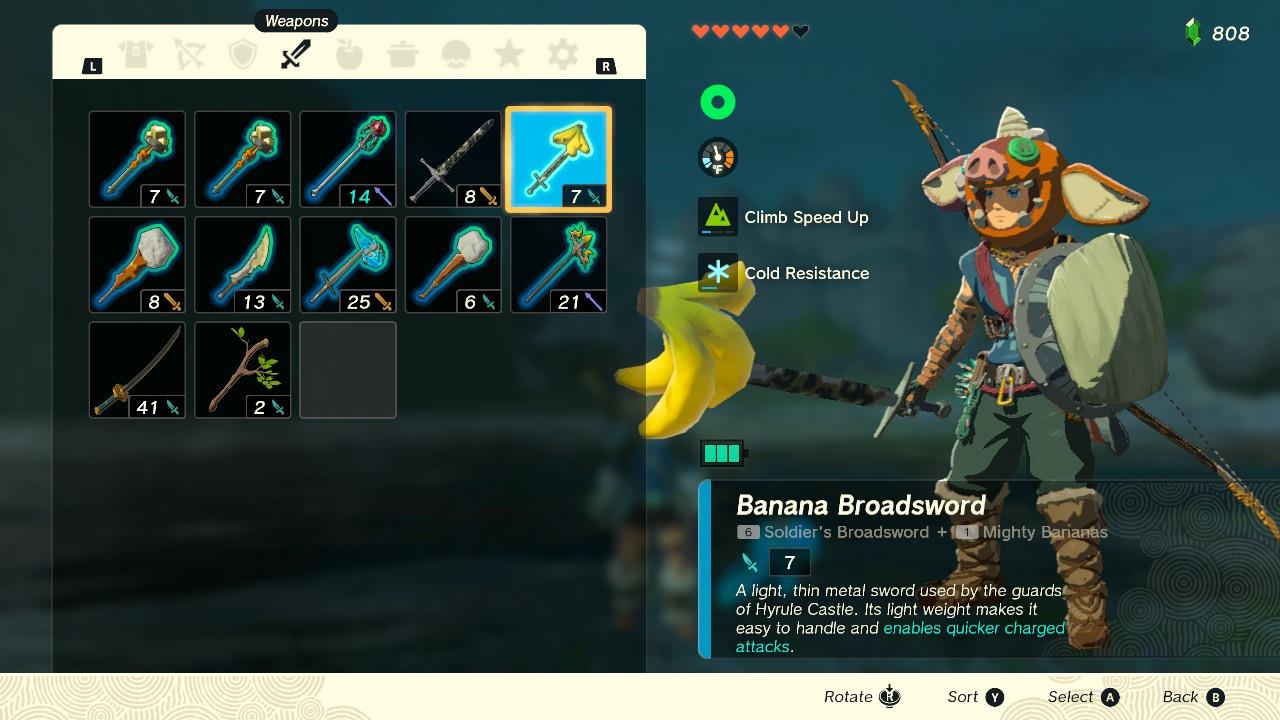Image resolution: width=1280 pixels, height=720 pixels.
Task: Open the Materials tab with apple icon
Action: (349, 54)
